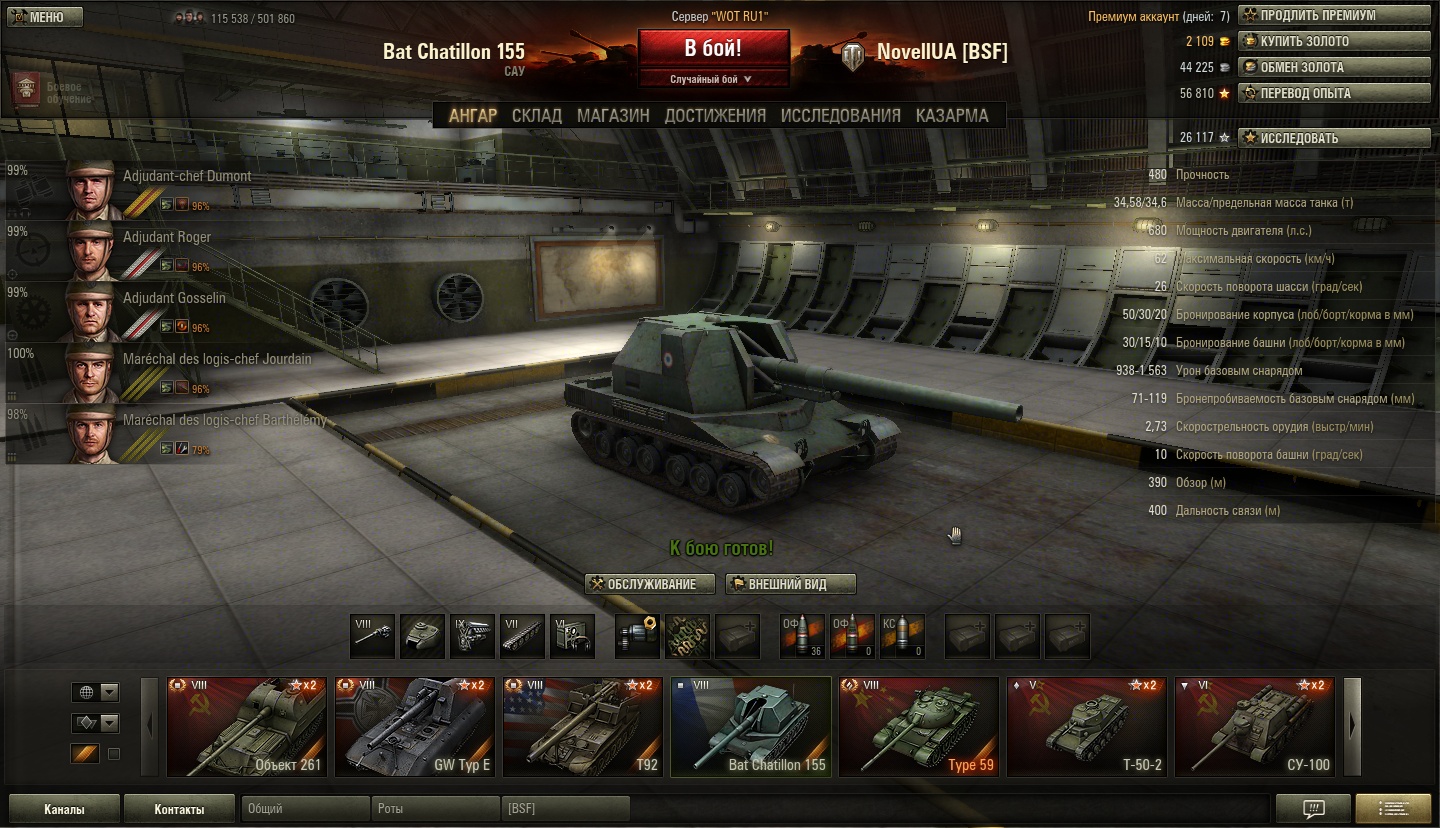Image resolution: width=1440 pixels, height=828 pixels.
Task: Open the Контакты contacts panel
Action: click(179, 809)
